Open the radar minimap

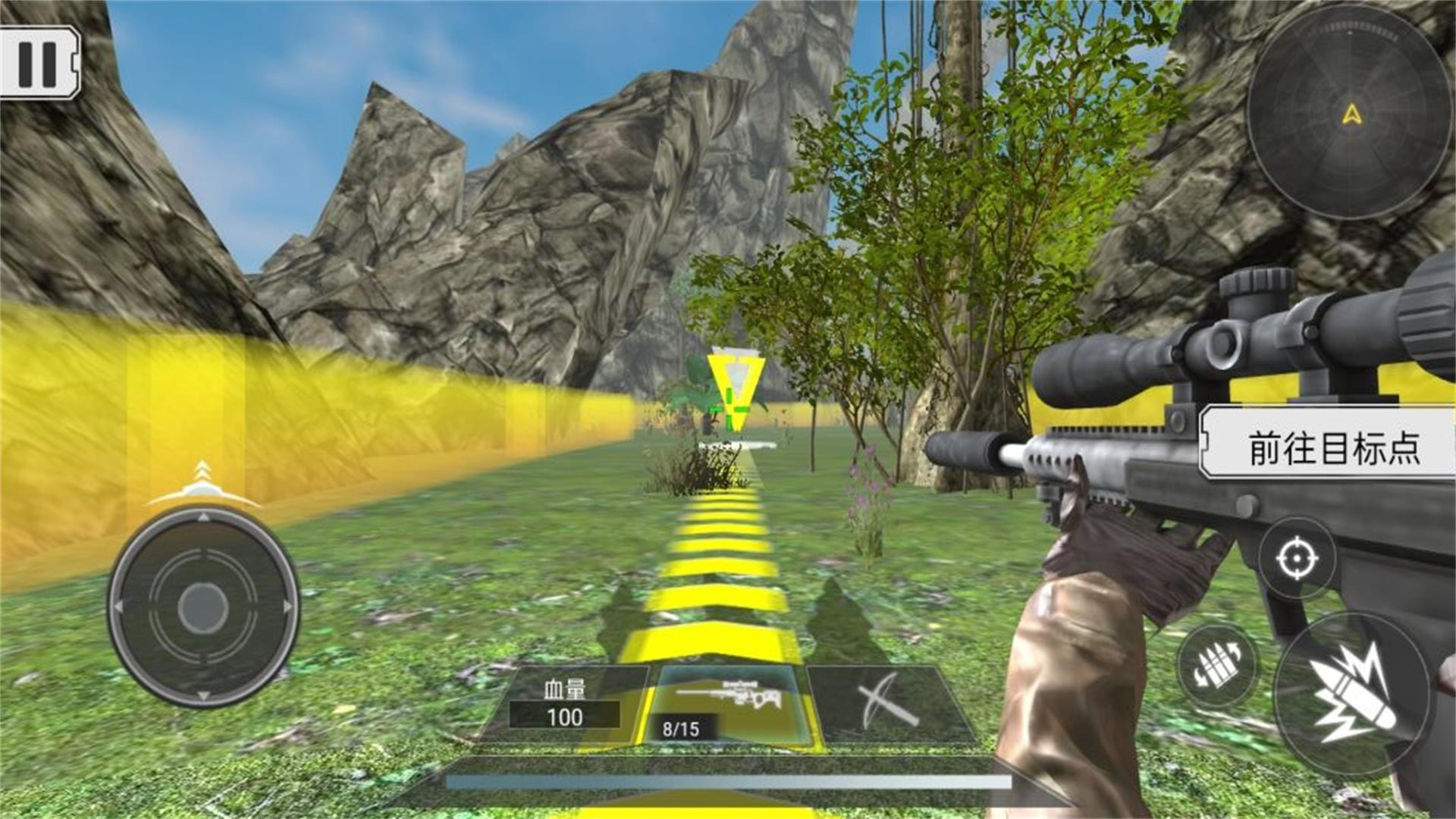(1351, 115)
